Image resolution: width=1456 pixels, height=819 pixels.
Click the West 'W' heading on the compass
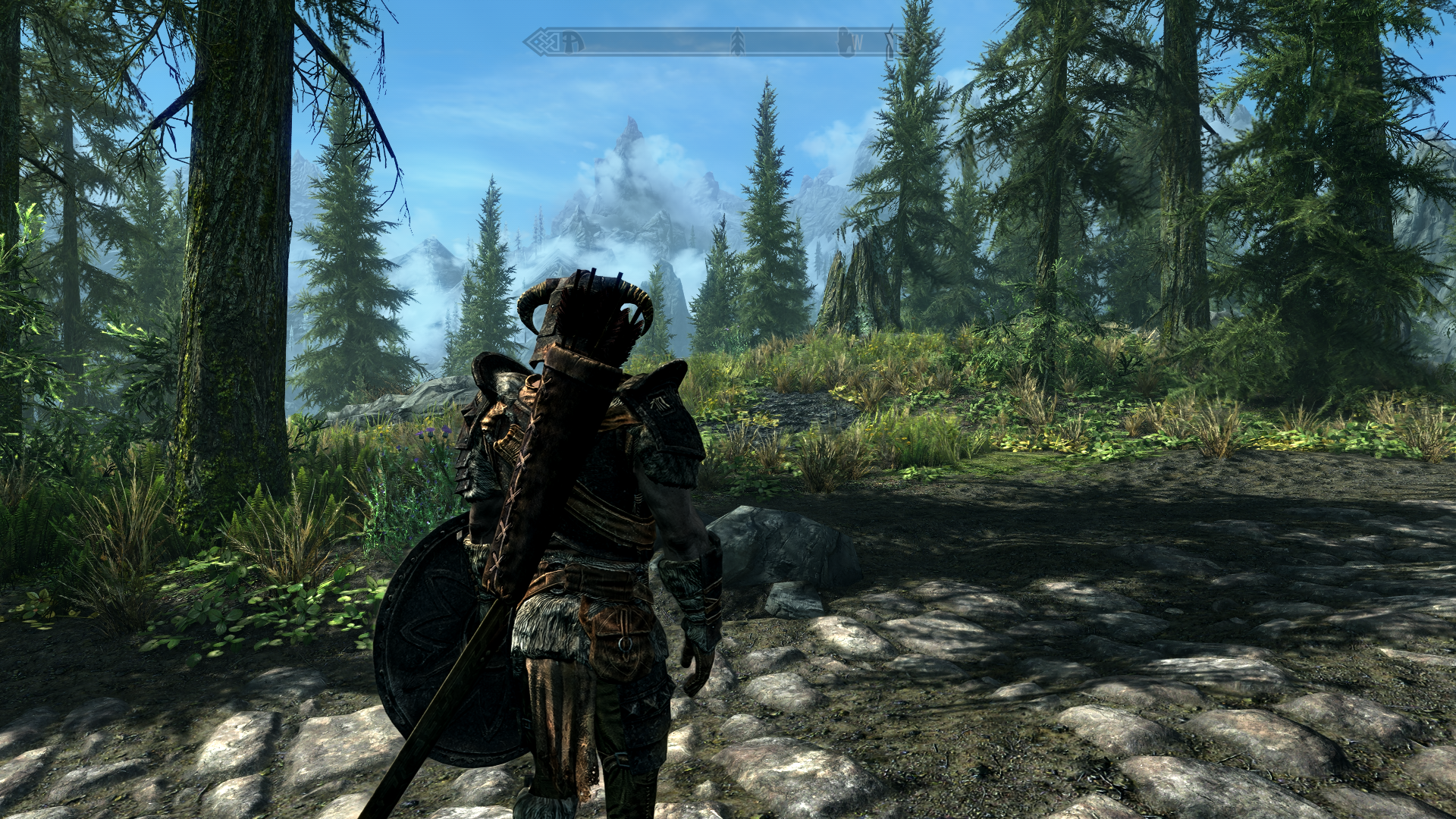coord(857,42)
